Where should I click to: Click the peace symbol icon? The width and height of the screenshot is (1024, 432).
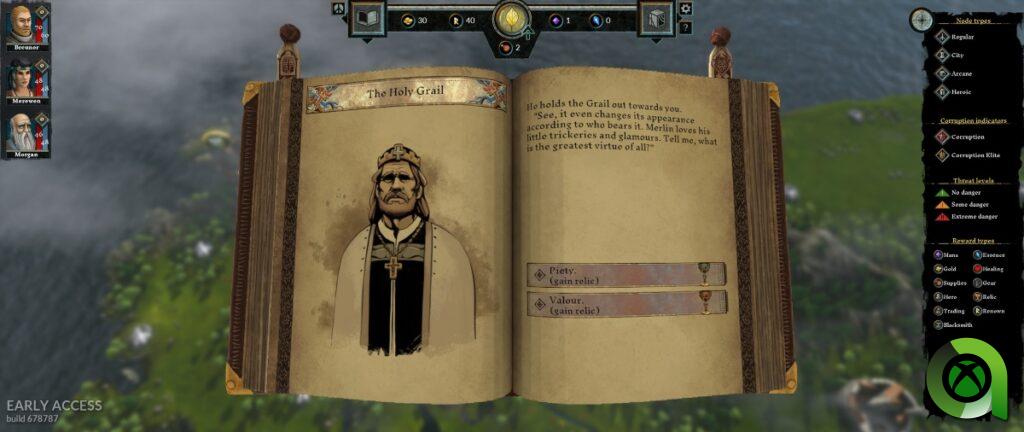click(x=338, y=9)
